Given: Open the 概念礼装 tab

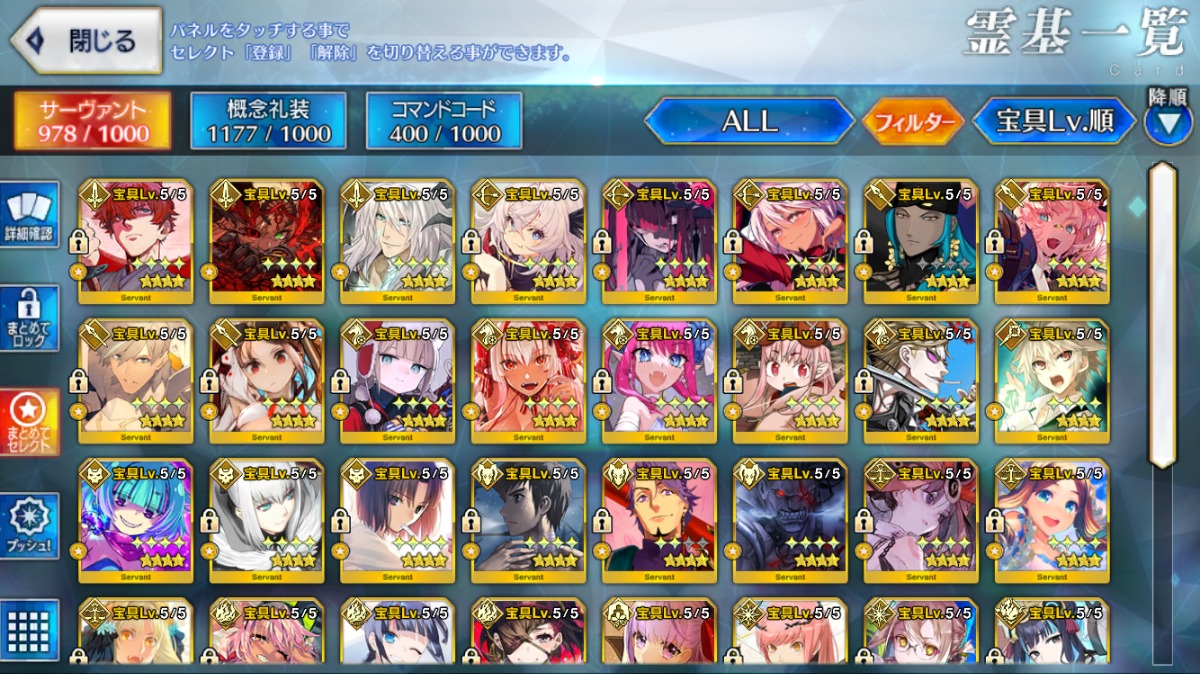Looking at the screenshot, I should [268, 121].
